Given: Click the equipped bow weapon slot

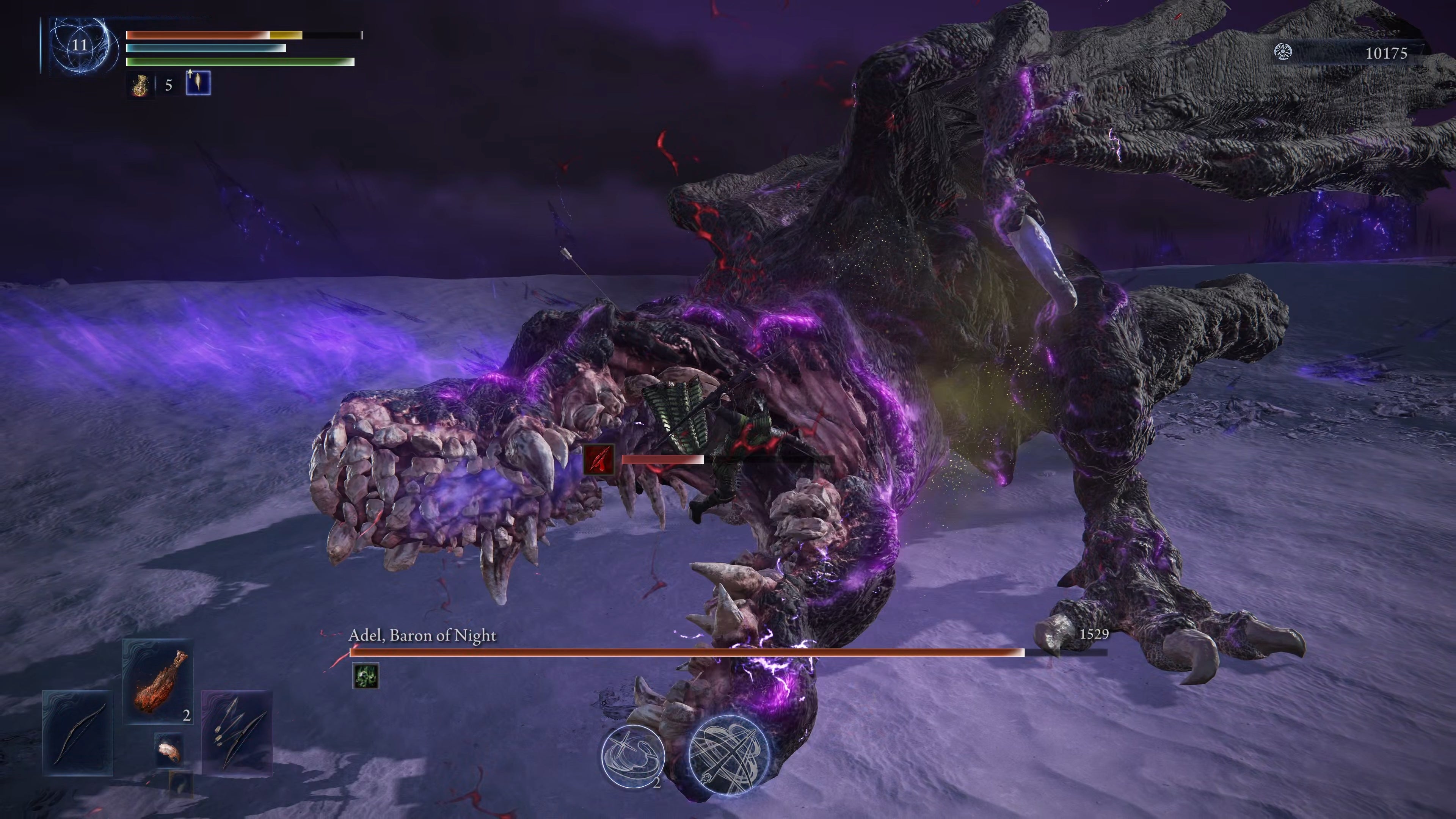Looking at the screenshot, I should point(77,733).
